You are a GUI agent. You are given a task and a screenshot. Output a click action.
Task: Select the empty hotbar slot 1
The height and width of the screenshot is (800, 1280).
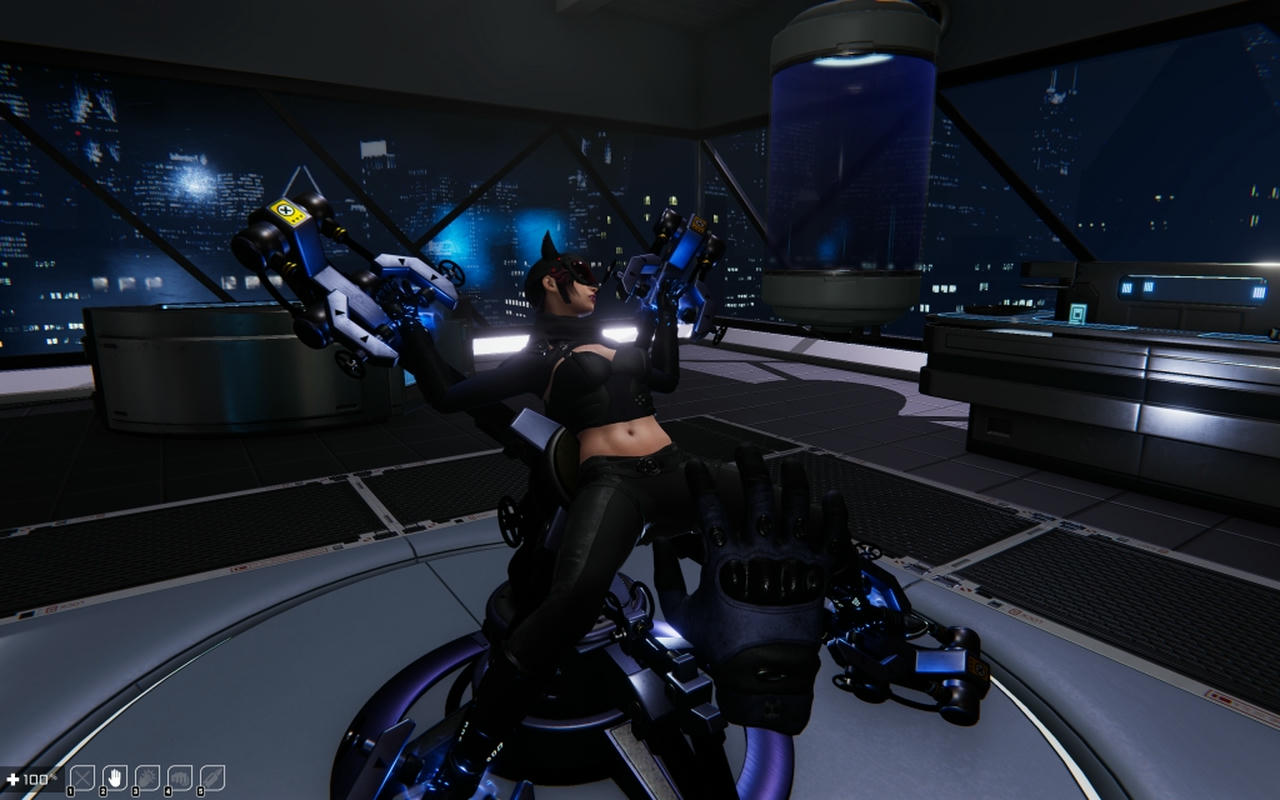tap(80, 778)
